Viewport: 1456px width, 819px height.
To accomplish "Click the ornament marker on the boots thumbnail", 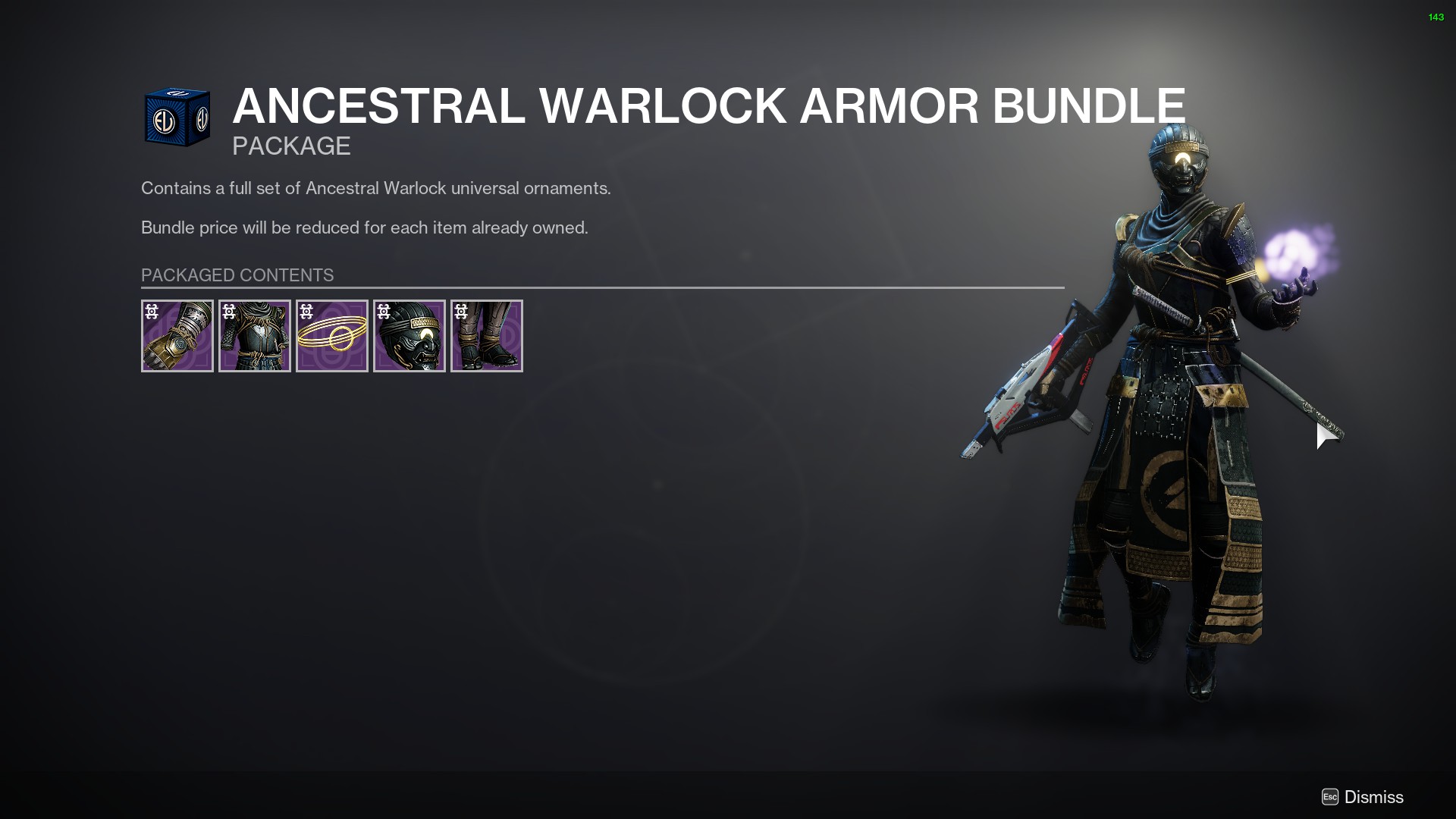I will pyautogui.click(x=460, y=311).
